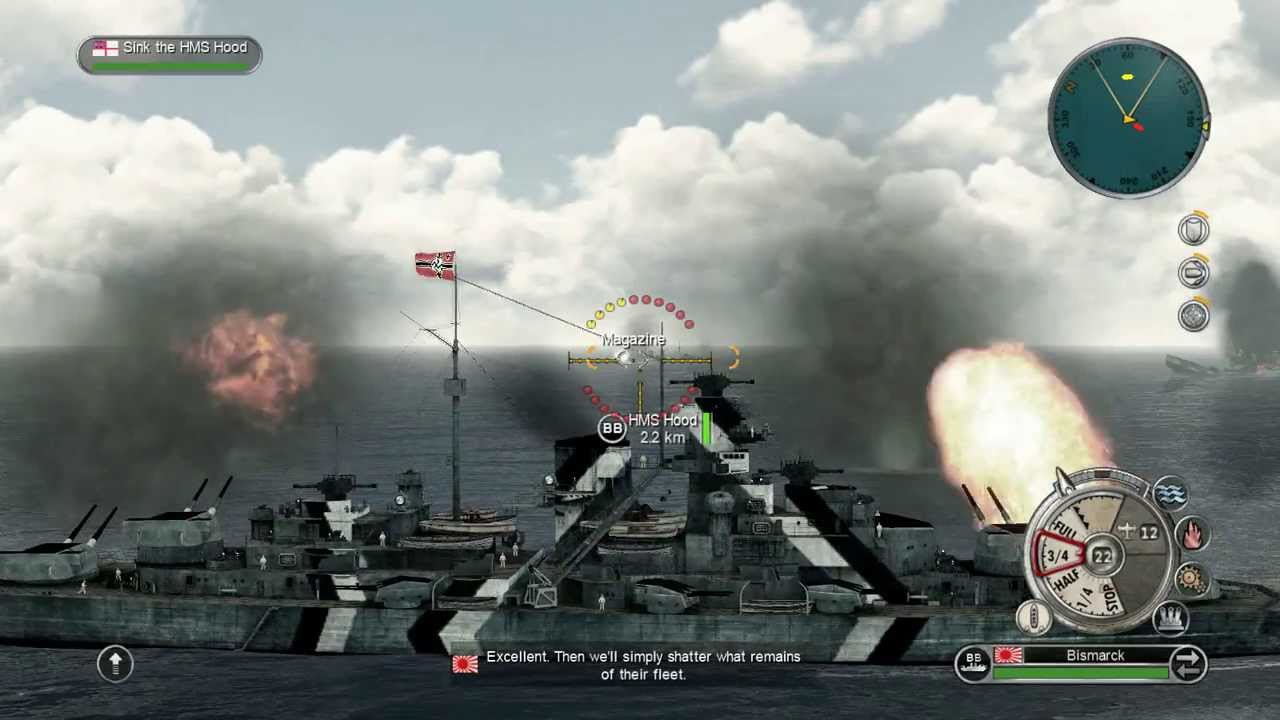Activate the engine gear repair icon

1192,578
